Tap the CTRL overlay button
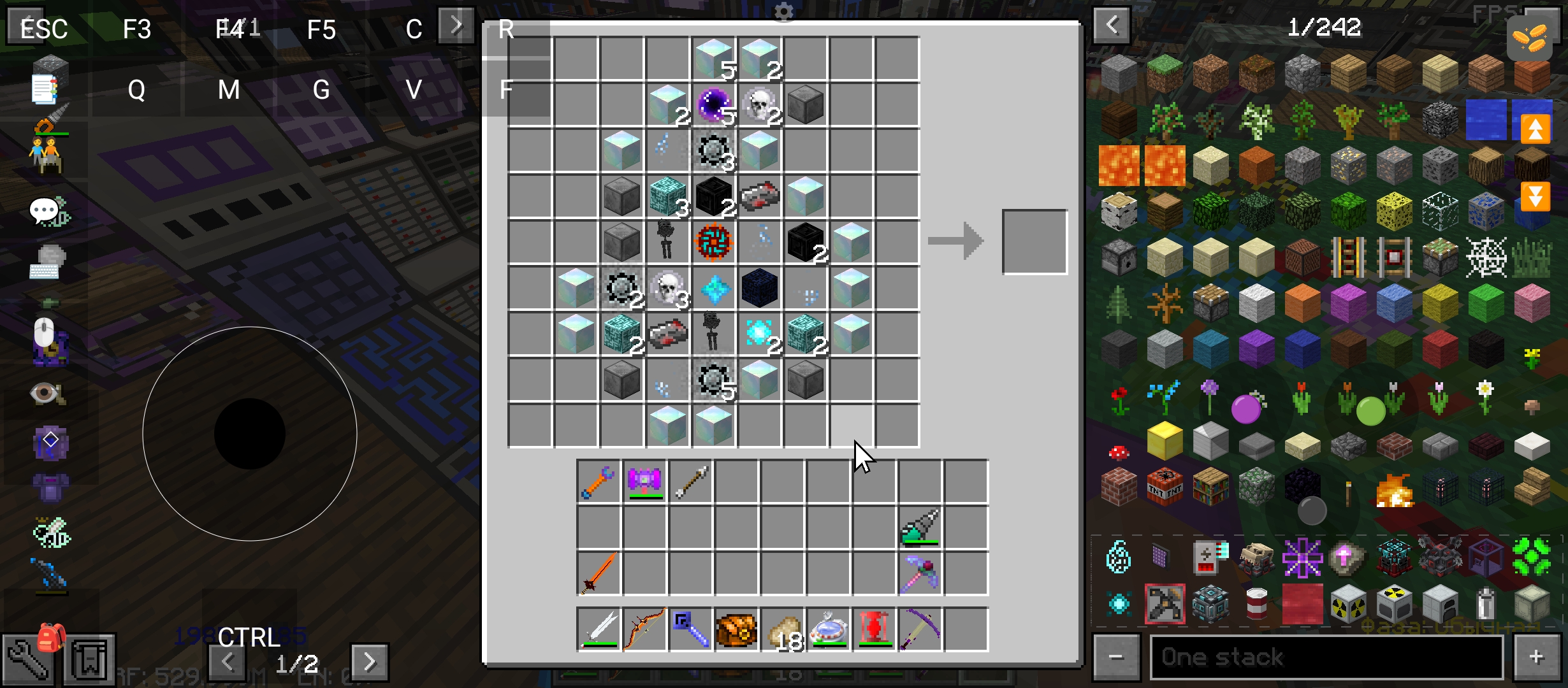 tap(249, 637)
